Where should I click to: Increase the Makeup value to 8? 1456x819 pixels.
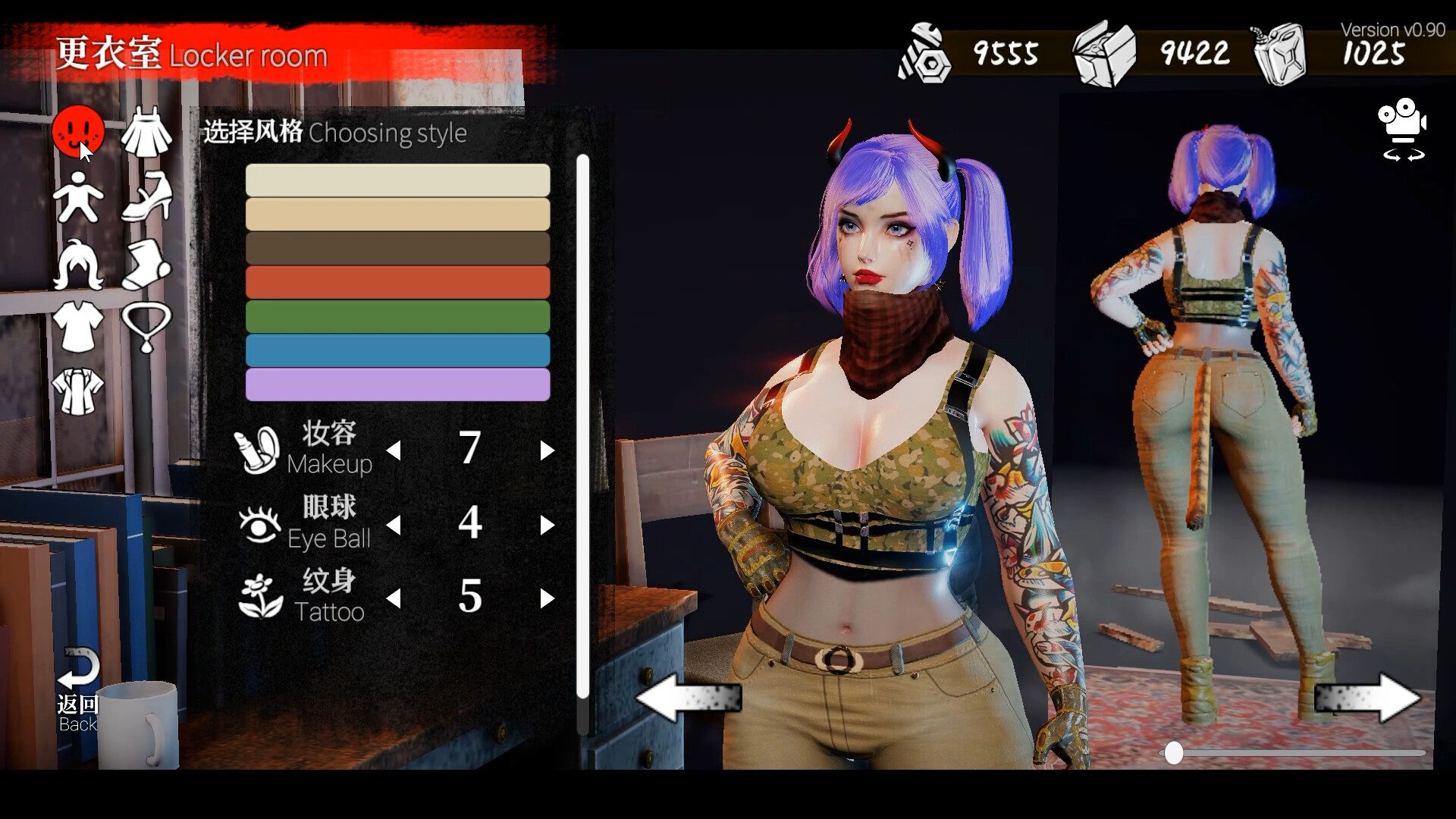(548, 450)
